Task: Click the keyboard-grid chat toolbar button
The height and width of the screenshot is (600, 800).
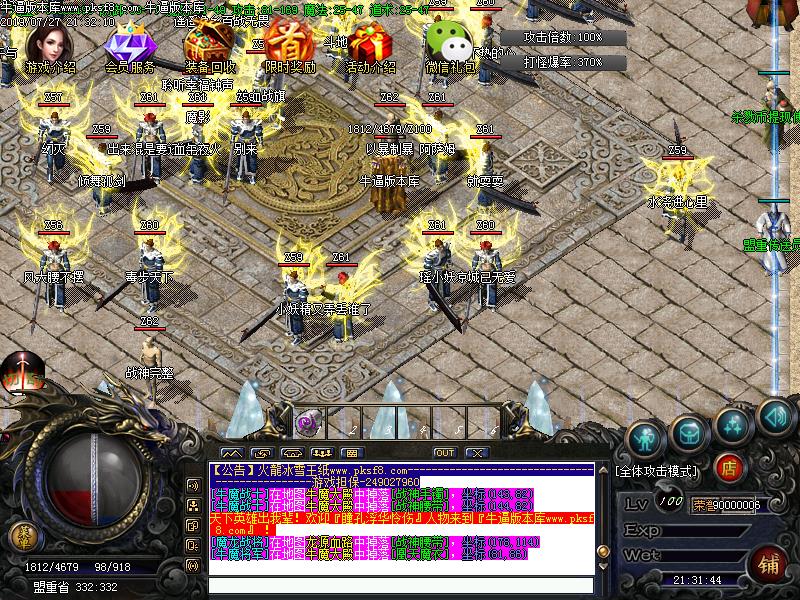Action: click(349, 453)
